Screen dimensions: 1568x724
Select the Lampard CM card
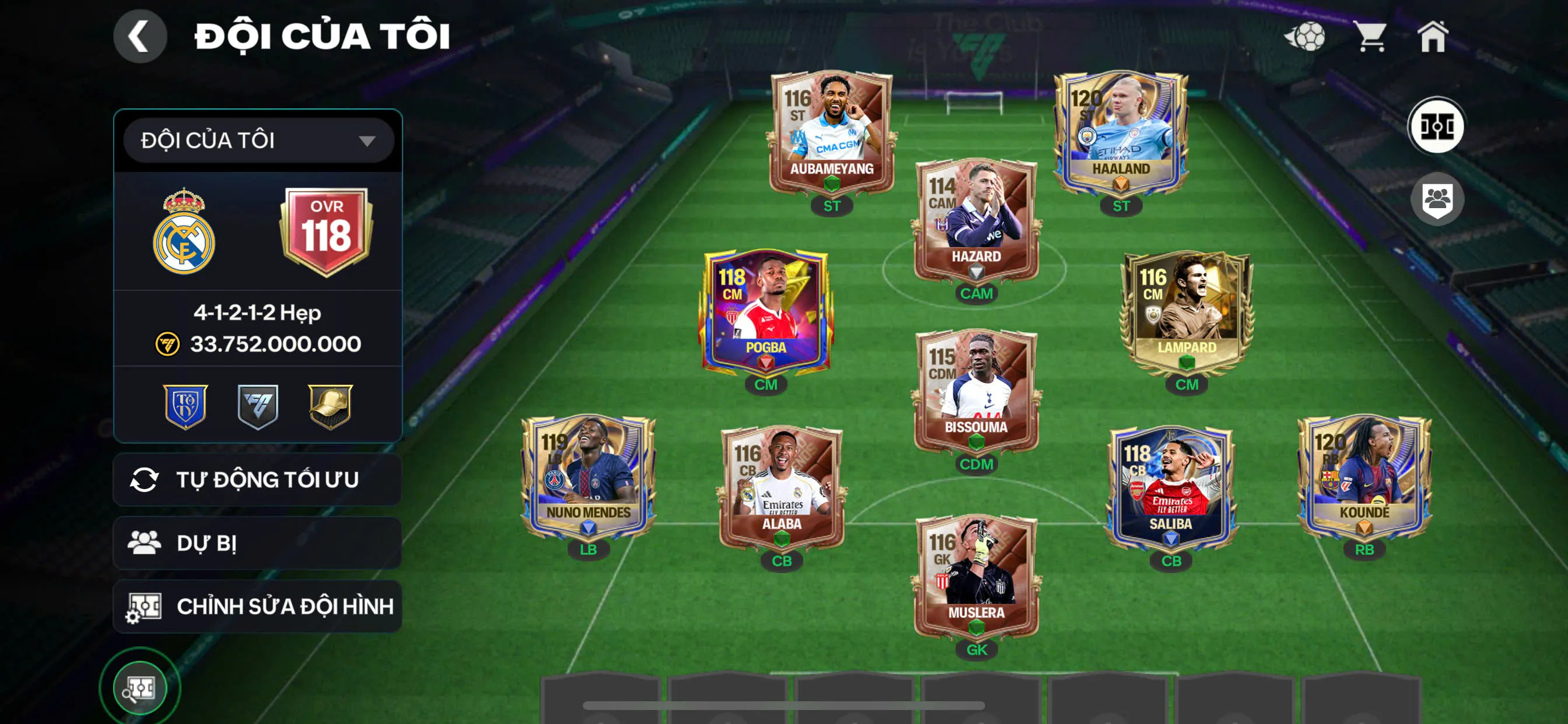pos(1186,312)
